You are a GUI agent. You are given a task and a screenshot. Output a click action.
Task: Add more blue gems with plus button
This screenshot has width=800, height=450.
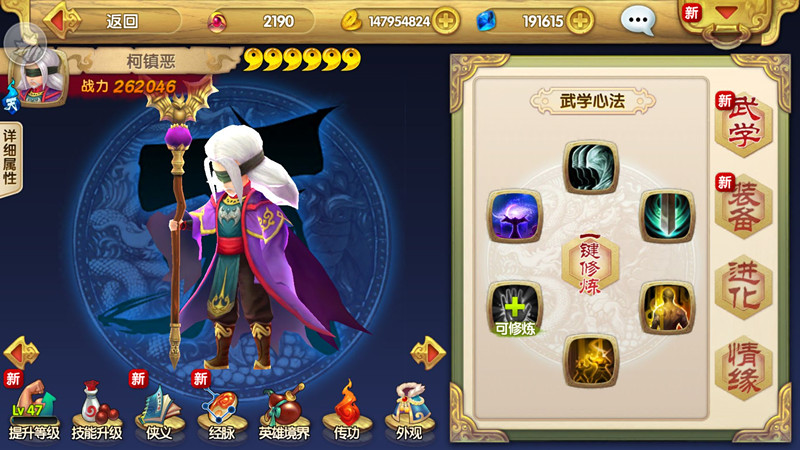(x=580, y=20)
